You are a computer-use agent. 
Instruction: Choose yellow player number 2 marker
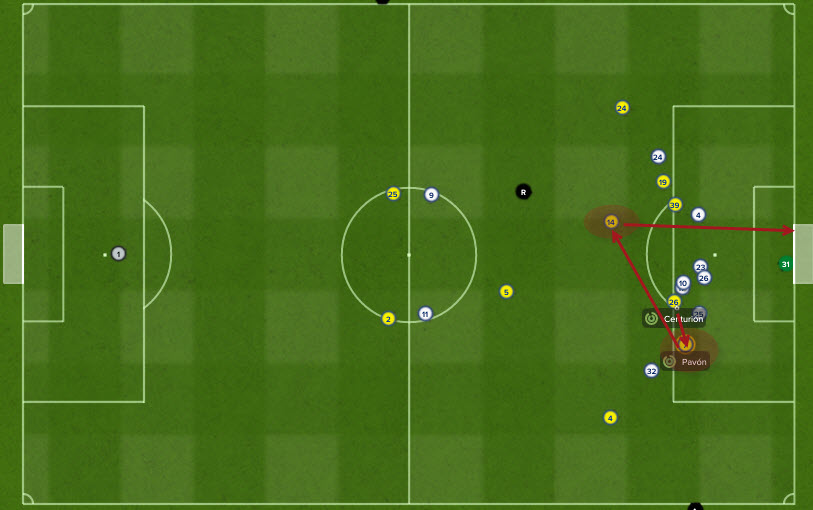click(388, 318)
